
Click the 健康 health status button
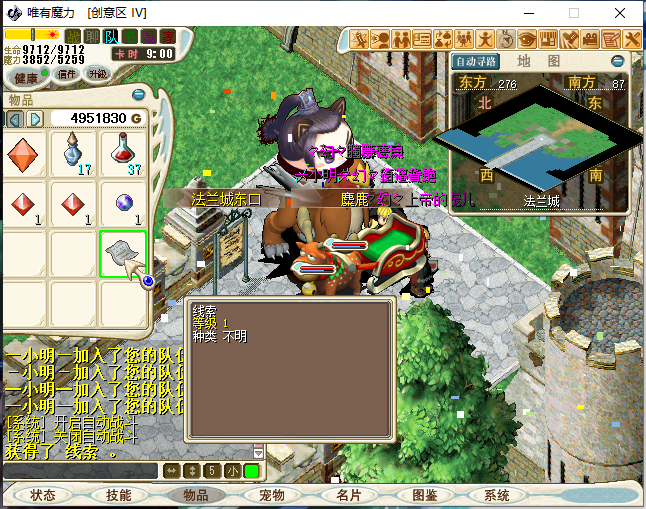[x=26, y=77]
